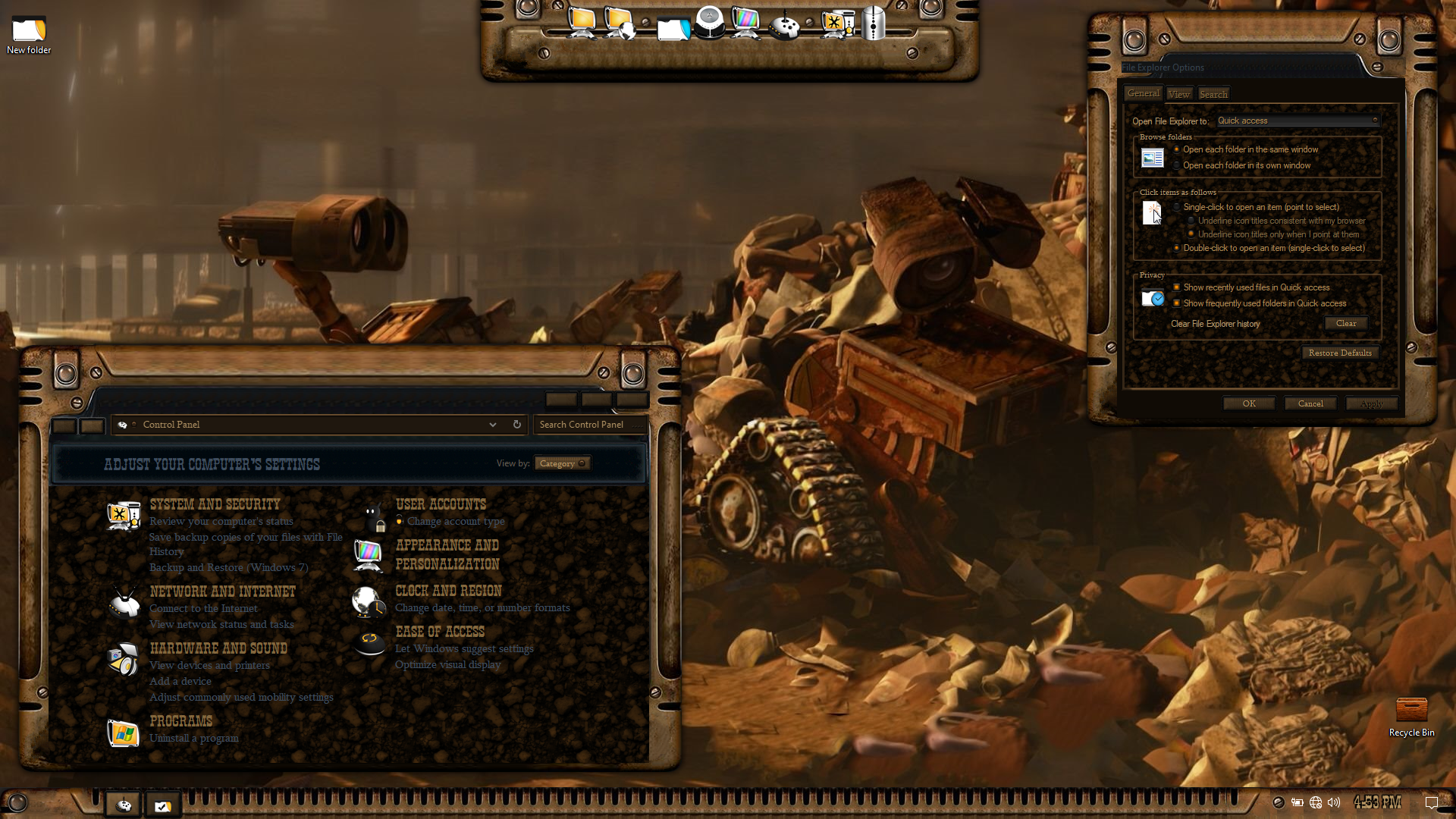Viewport: 1456px width, 819px height.
Task: Select open each folder in its own window
Action: (x=1177, y=165)
